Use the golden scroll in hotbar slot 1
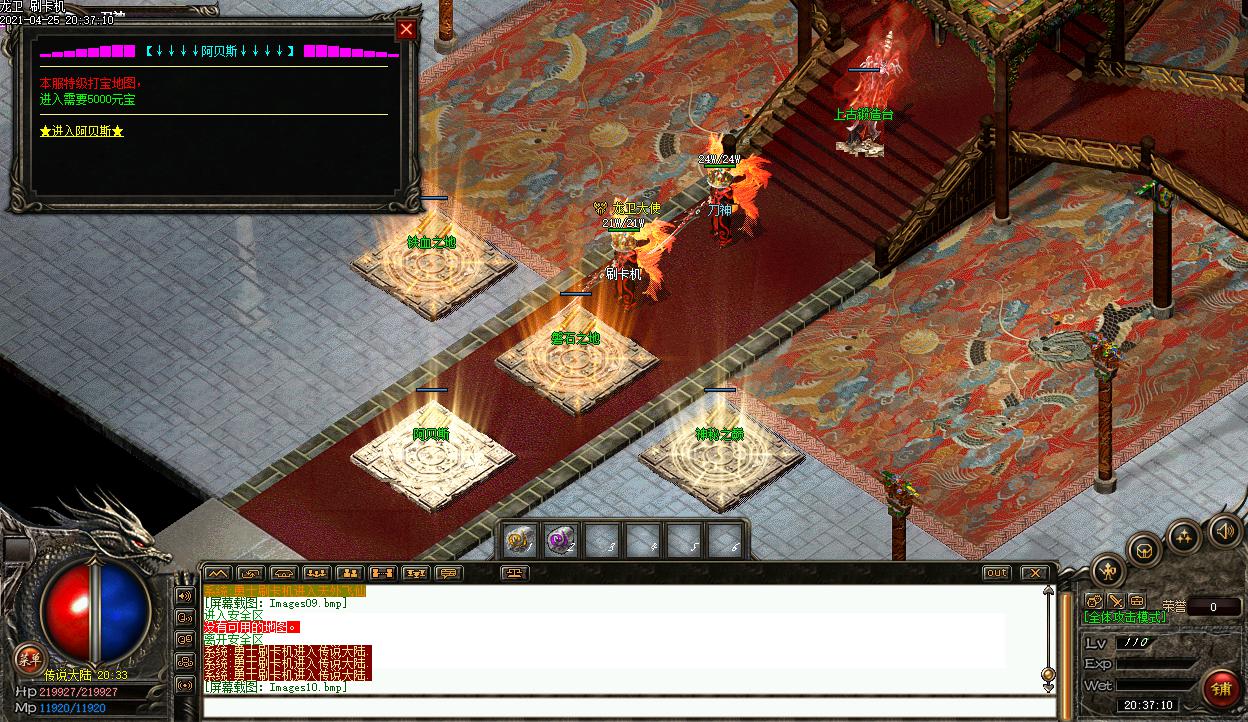The width and height of the screenshot is (1248, 722). point(518,541)
